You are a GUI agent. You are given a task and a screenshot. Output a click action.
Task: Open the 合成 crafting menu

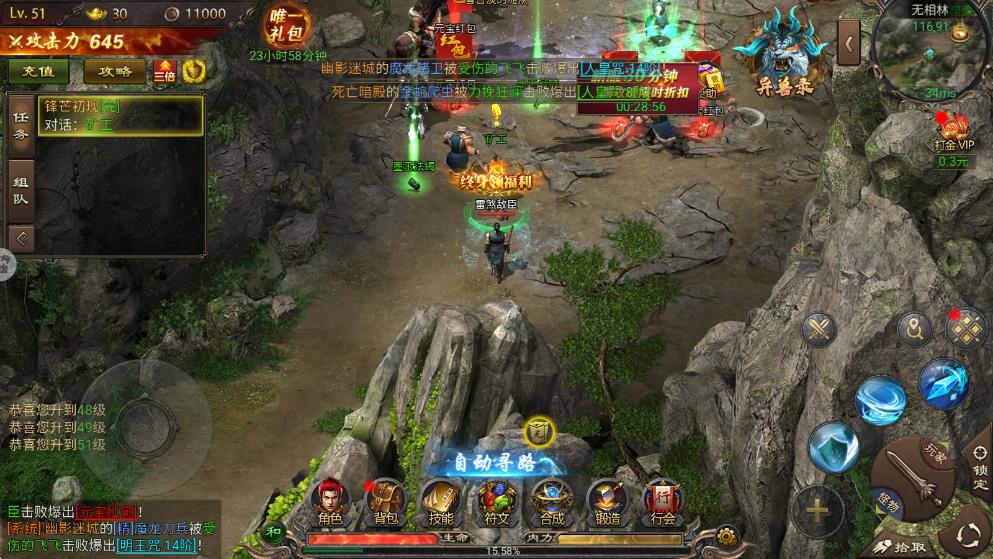click(x=551, y=501)
